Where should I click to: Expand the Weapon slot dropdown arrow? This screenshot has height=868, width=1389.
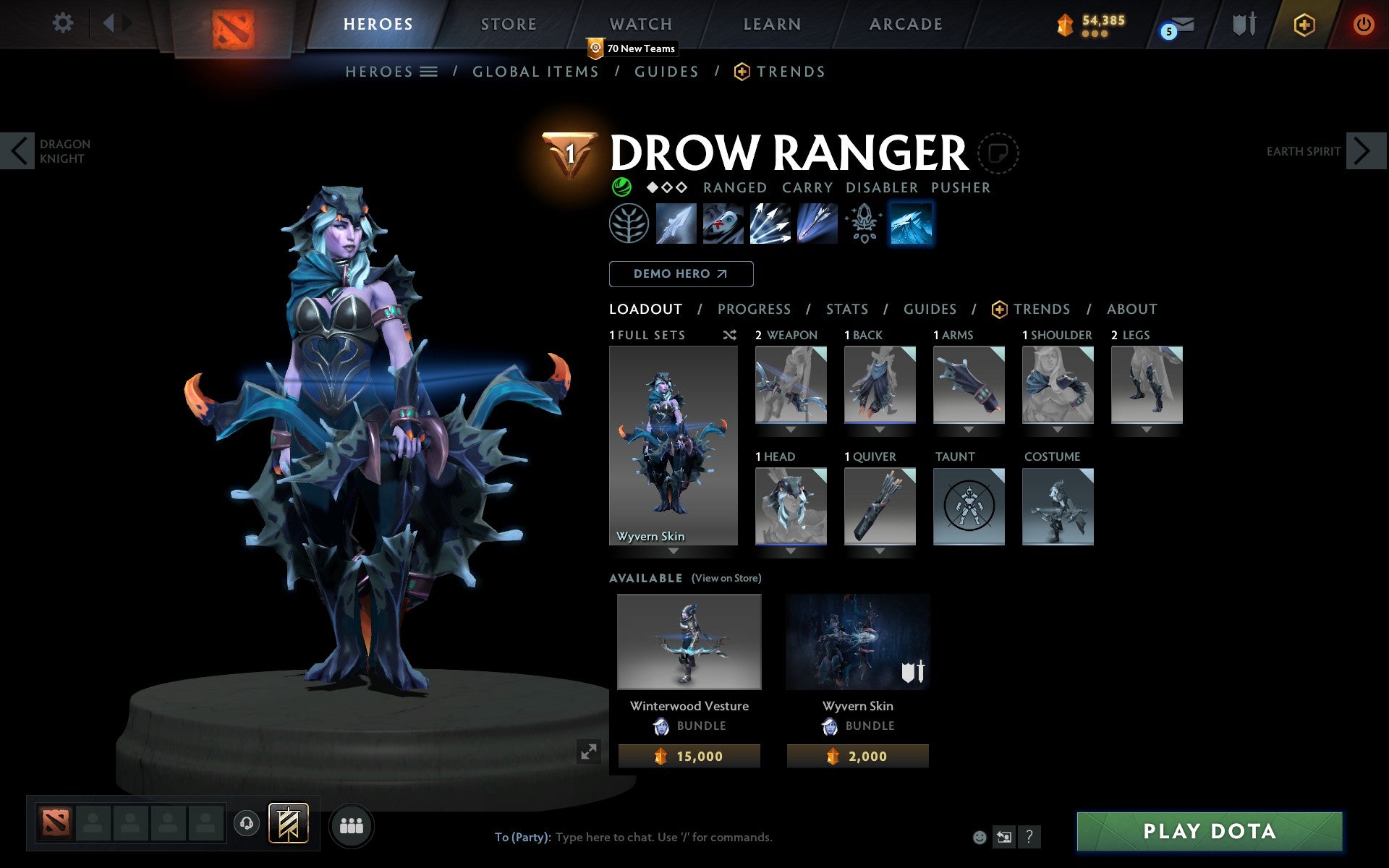click(x=790, y=427)
